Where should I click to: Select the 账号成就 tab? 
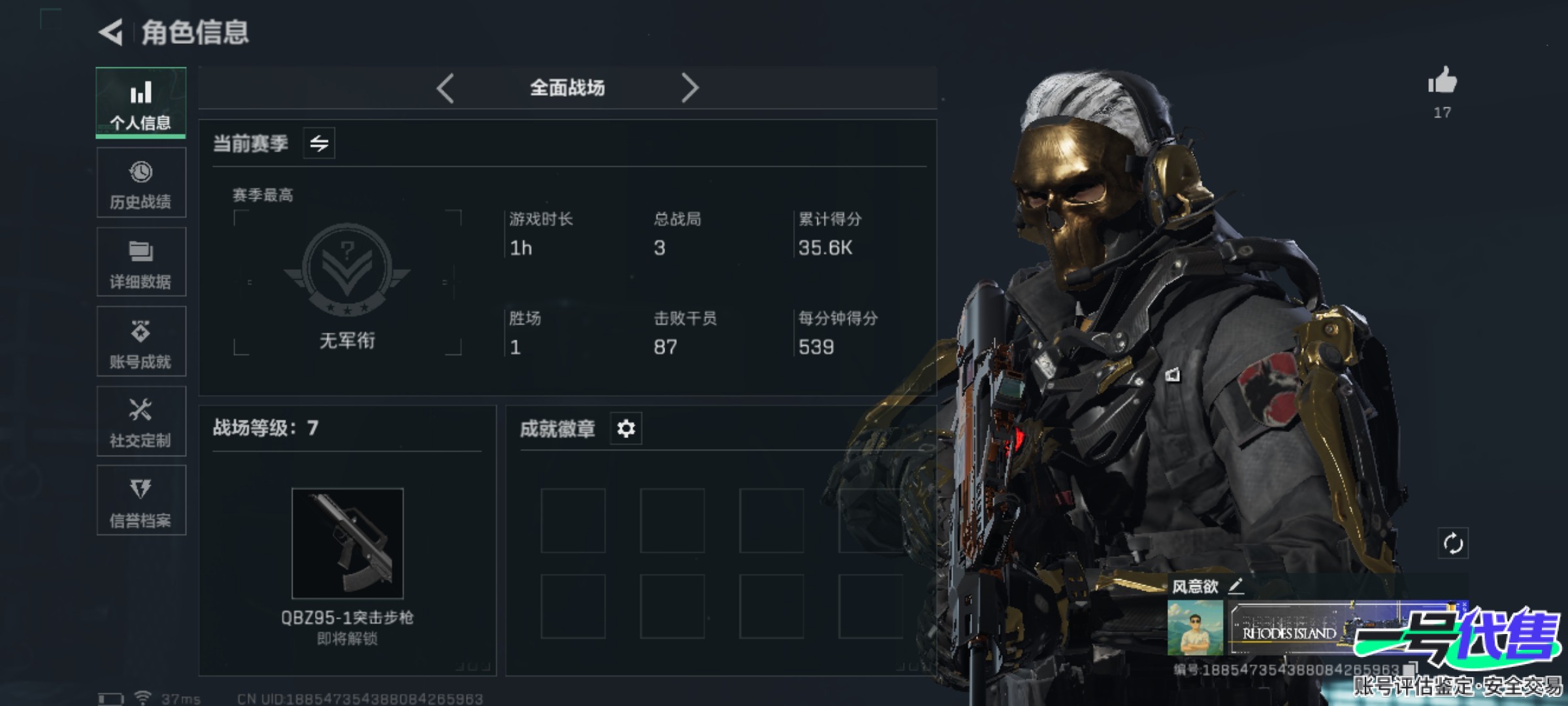tap(141, 342)
